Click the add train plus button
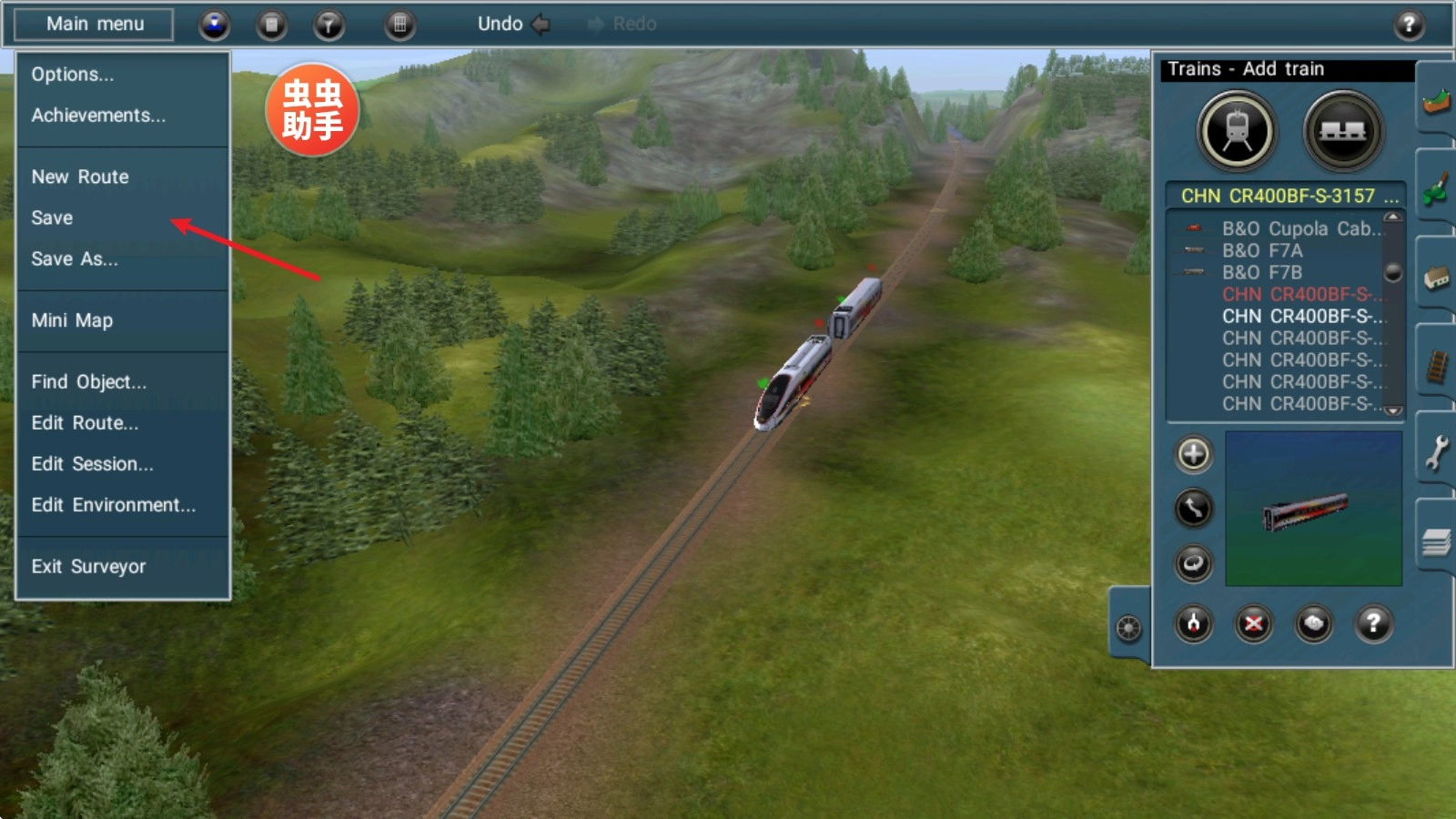This screenshot has width=1456, height=819. click(x=1193, y=454)
